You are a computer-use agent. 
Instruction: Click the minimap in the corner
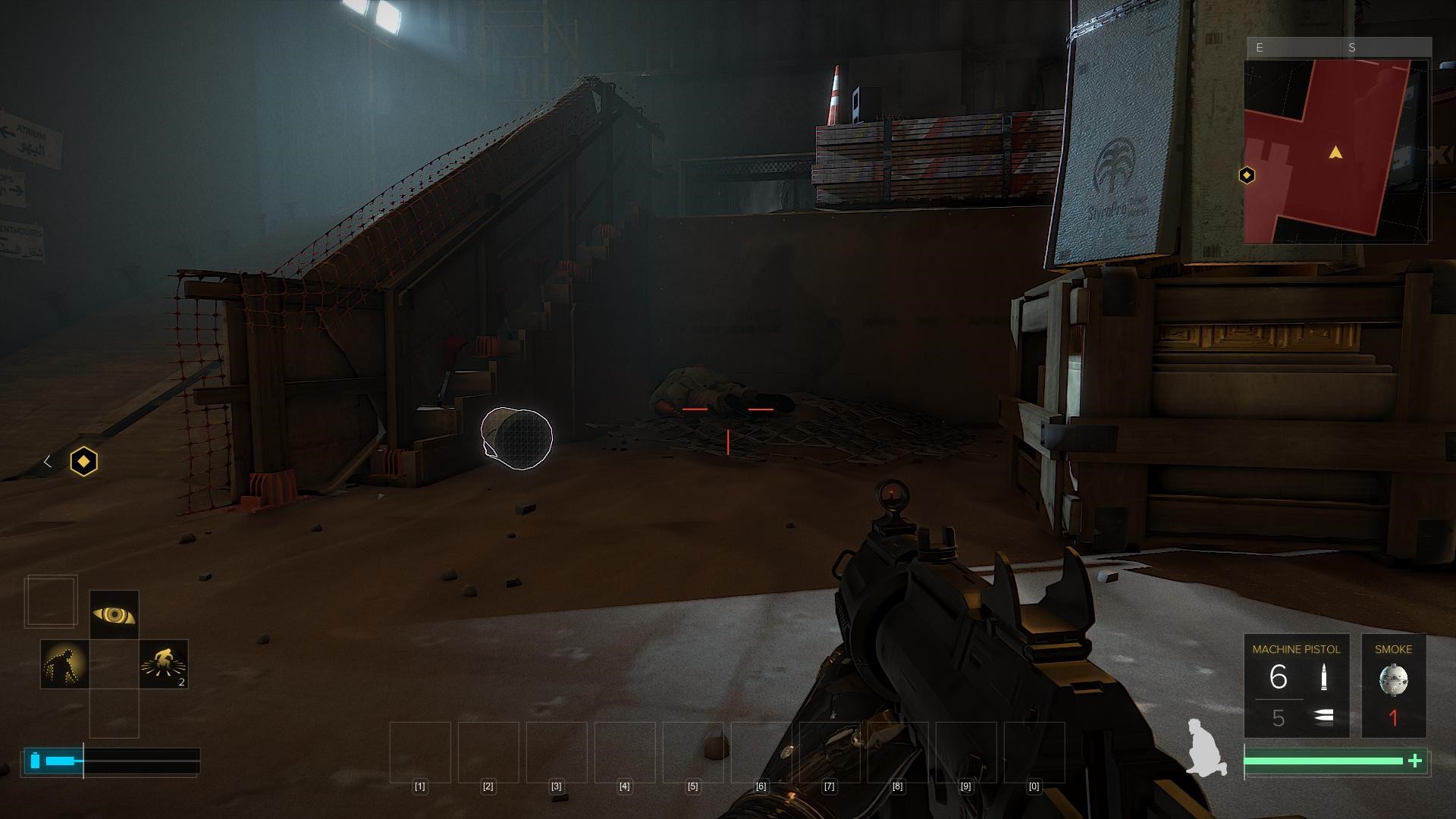pos(1336,150)
